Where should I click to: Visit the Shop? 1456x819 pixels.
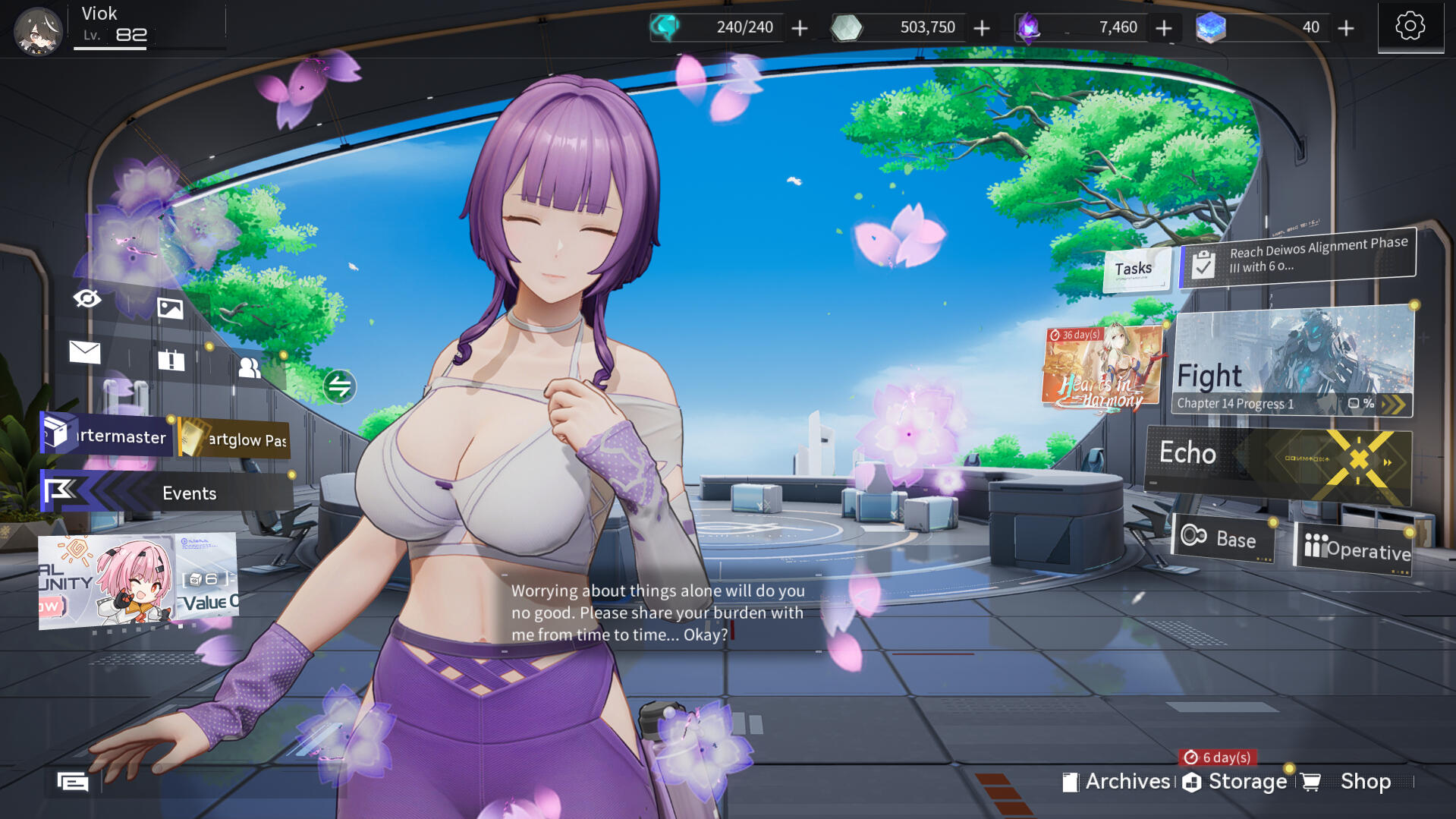(1352, 782)
